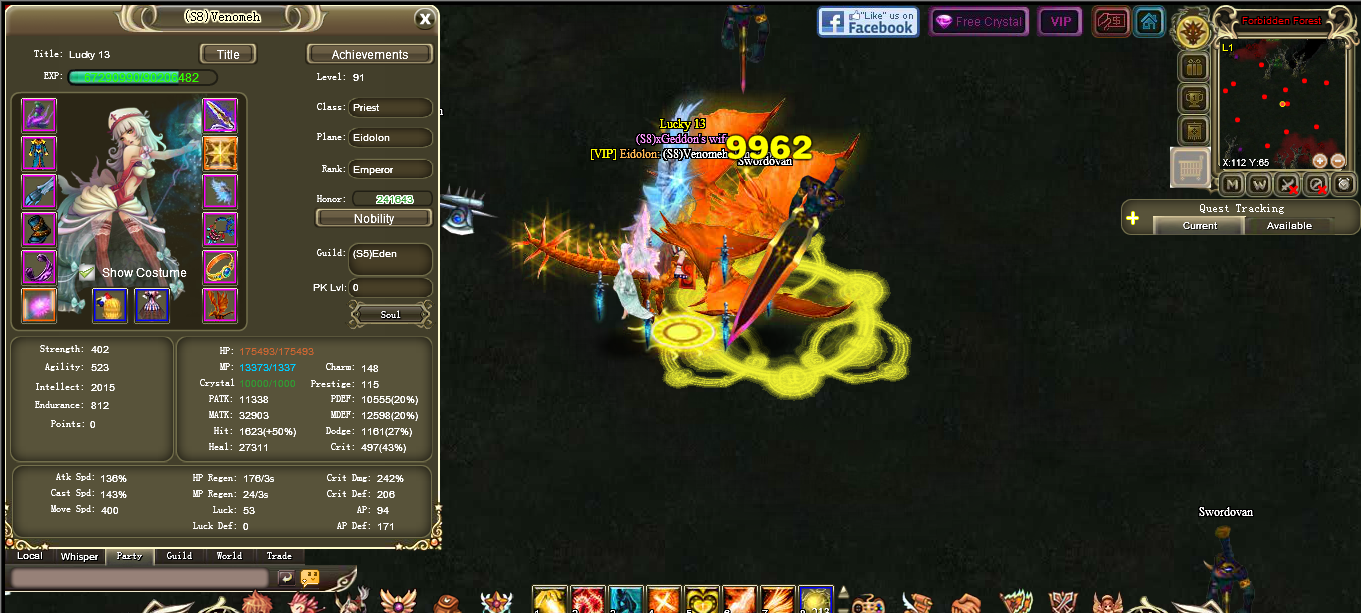This screenshot has width=1361, height=613.
Task: Close the Venomeh character panel
Action: pos(425,18)
